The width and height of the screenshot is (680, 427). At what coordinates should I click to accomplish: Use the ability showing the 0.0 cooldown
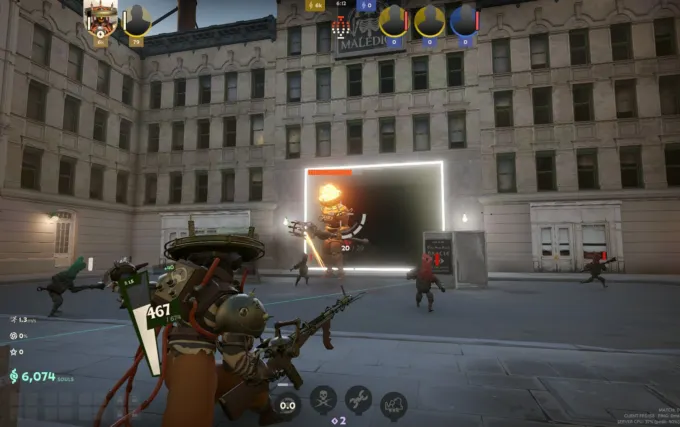click(287, 403)
